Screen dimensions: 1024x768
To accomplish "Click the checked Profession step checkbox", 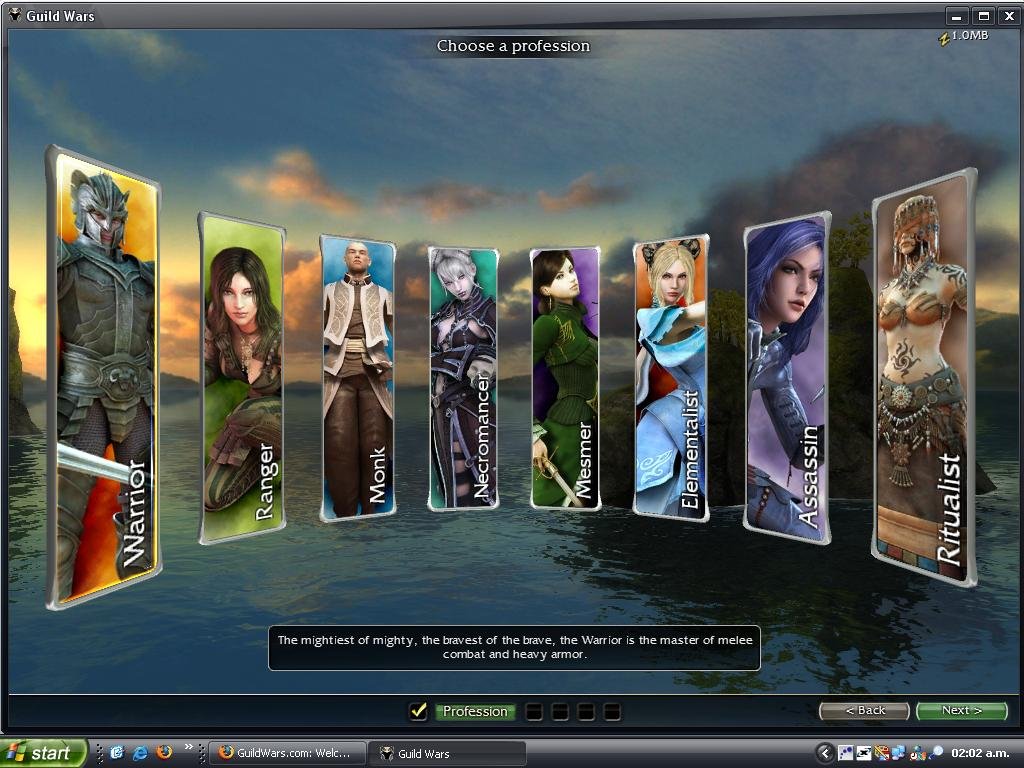I will [419, 711].
